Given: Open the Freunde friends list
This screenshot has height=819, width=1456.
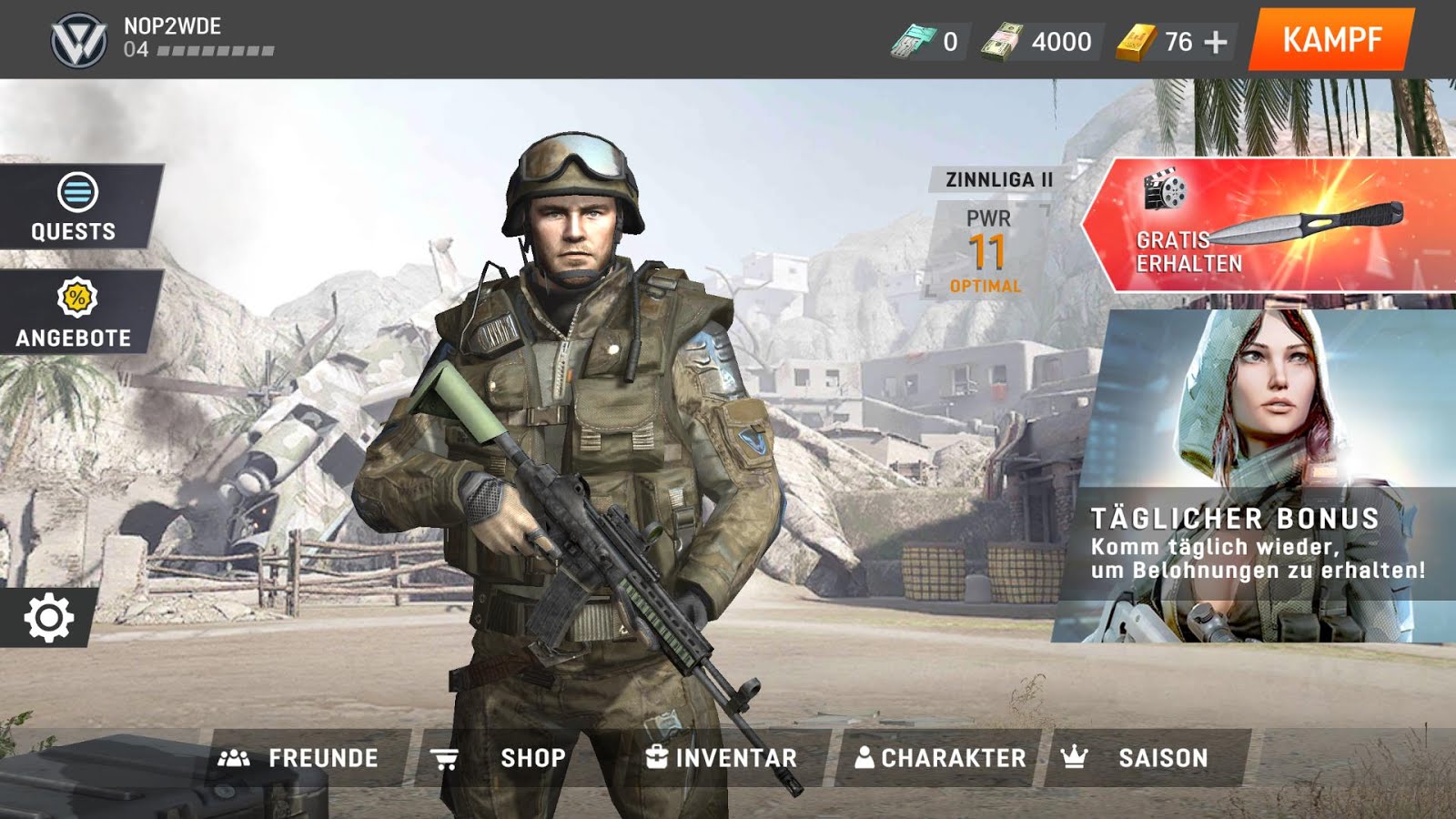Looking at the screenshot, I should pyautogui.click(x=300, y=758).
